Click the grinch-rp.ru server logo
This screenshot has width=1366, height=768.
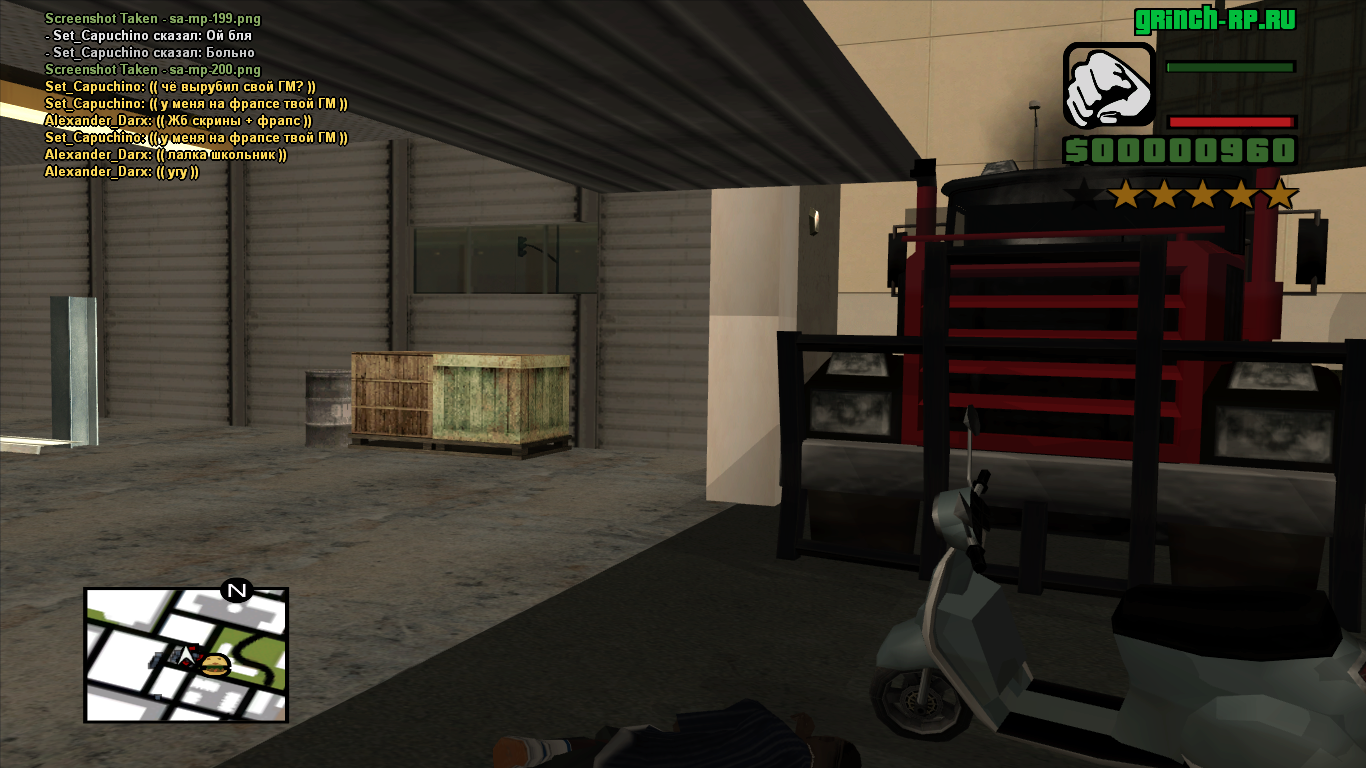point(1215,20)
